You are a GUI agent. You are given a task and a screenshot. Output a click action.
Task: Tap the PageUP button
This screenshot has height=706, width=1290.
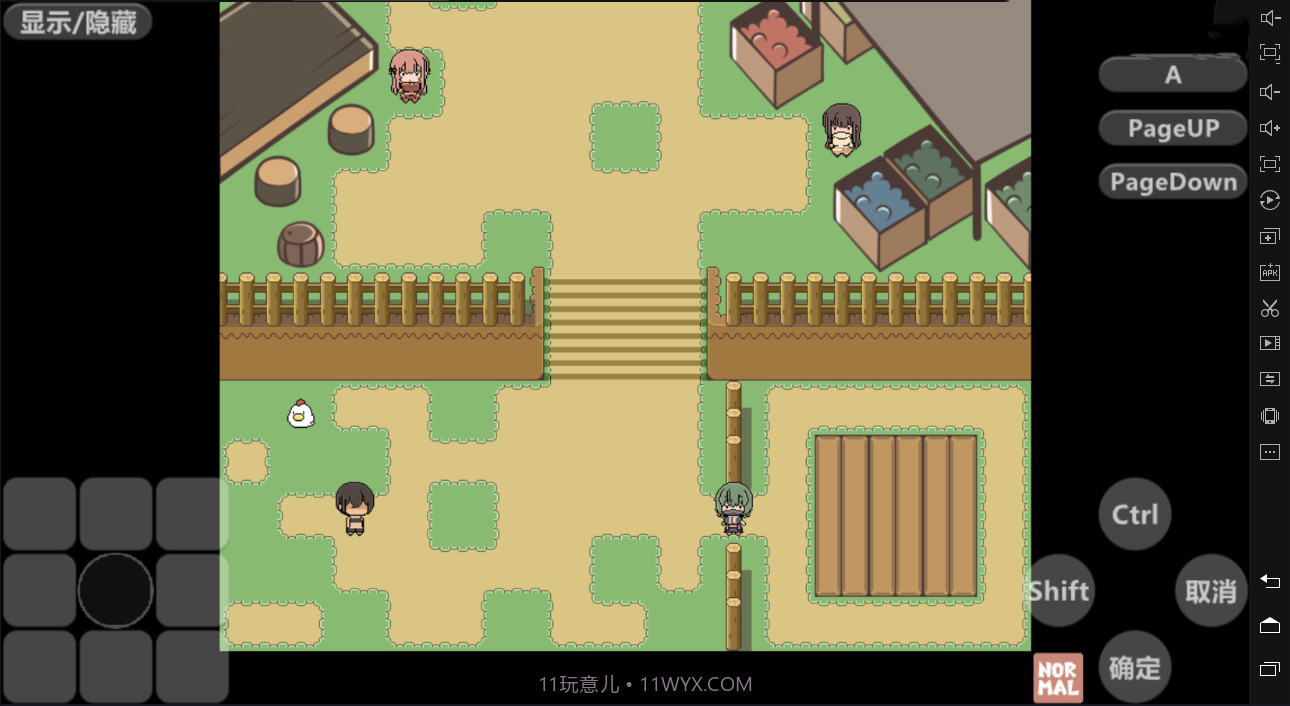(1172, 128)
